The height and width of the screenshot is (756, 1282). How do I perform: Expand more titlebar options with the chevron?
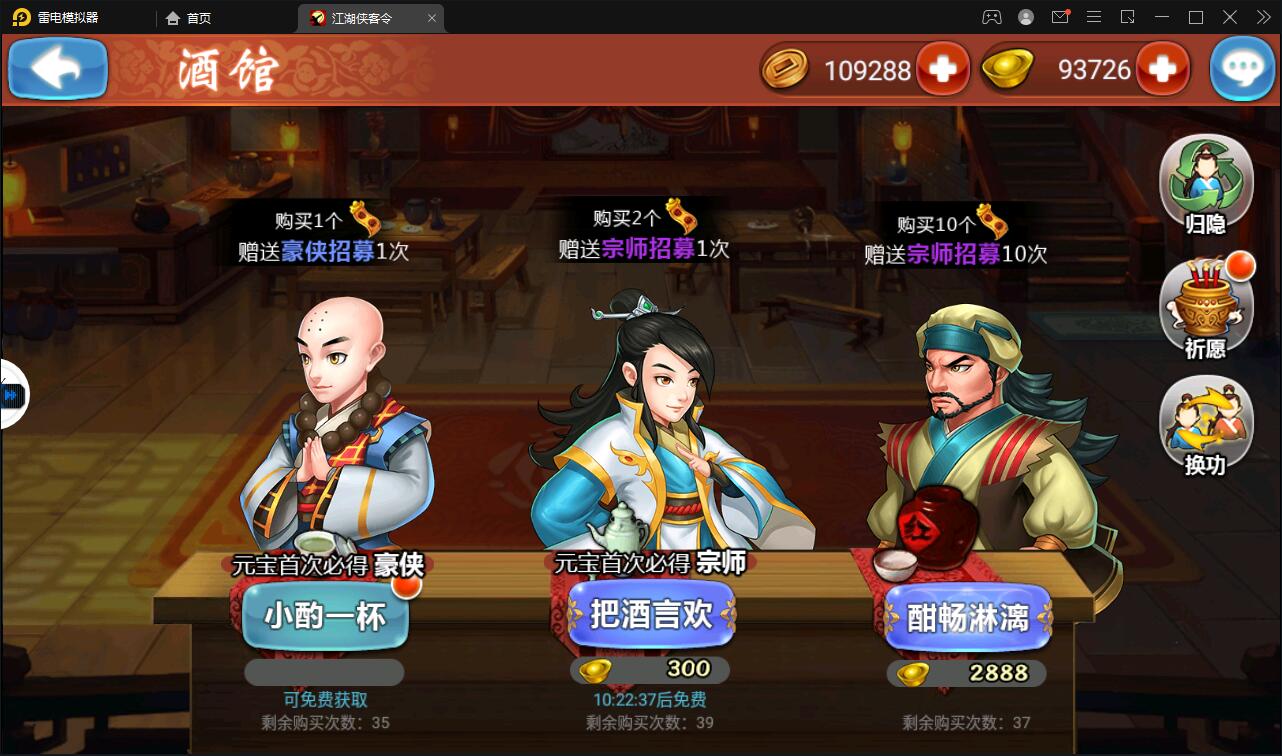click(x=1262, y=17)
